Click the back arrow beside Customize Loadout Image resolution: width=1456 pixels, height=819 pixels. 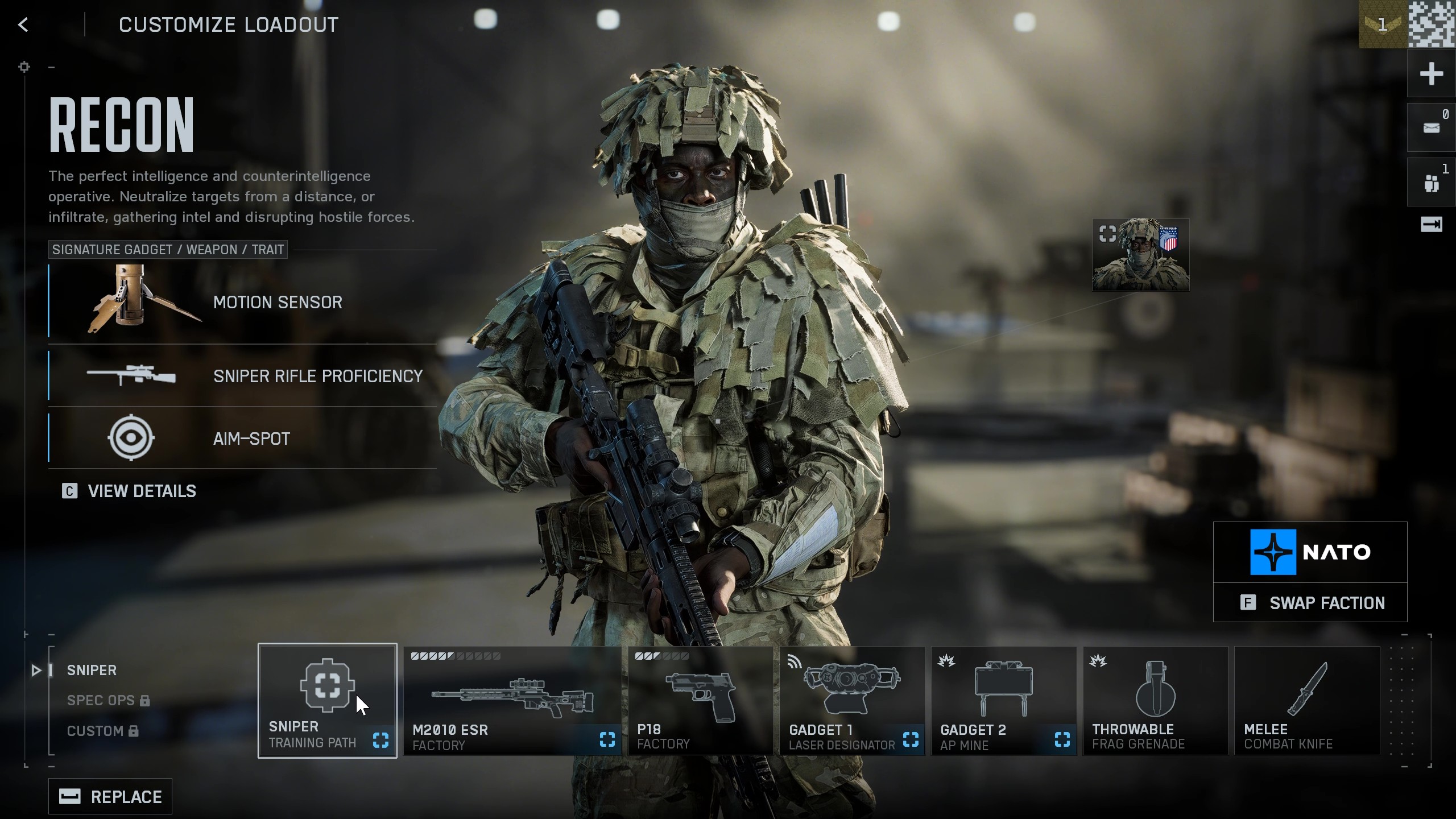pyautogui.click(x=23, y=24)
